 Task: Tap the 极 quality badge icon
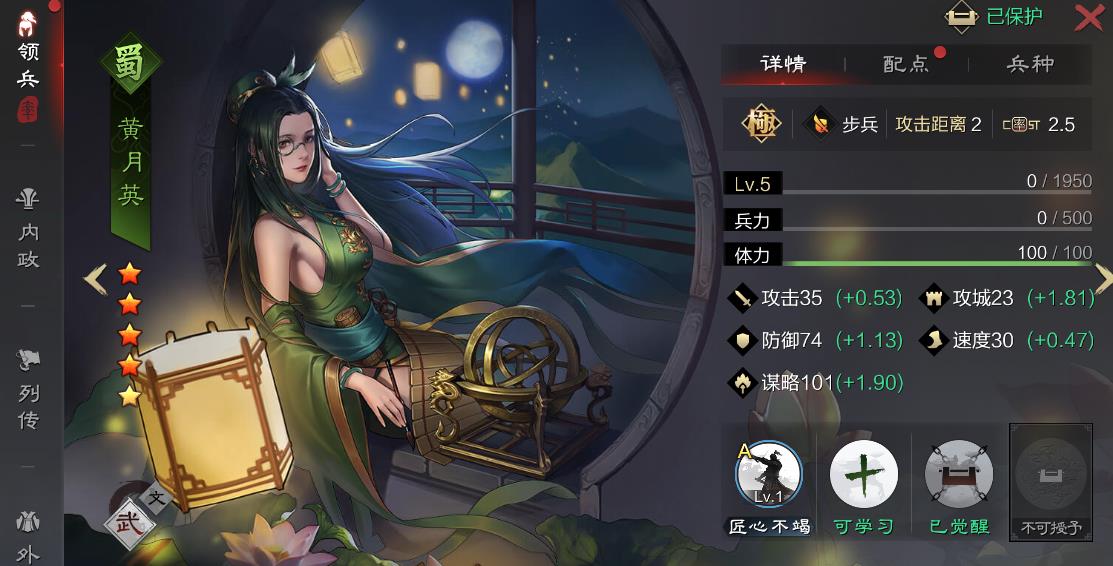[761, 124]
